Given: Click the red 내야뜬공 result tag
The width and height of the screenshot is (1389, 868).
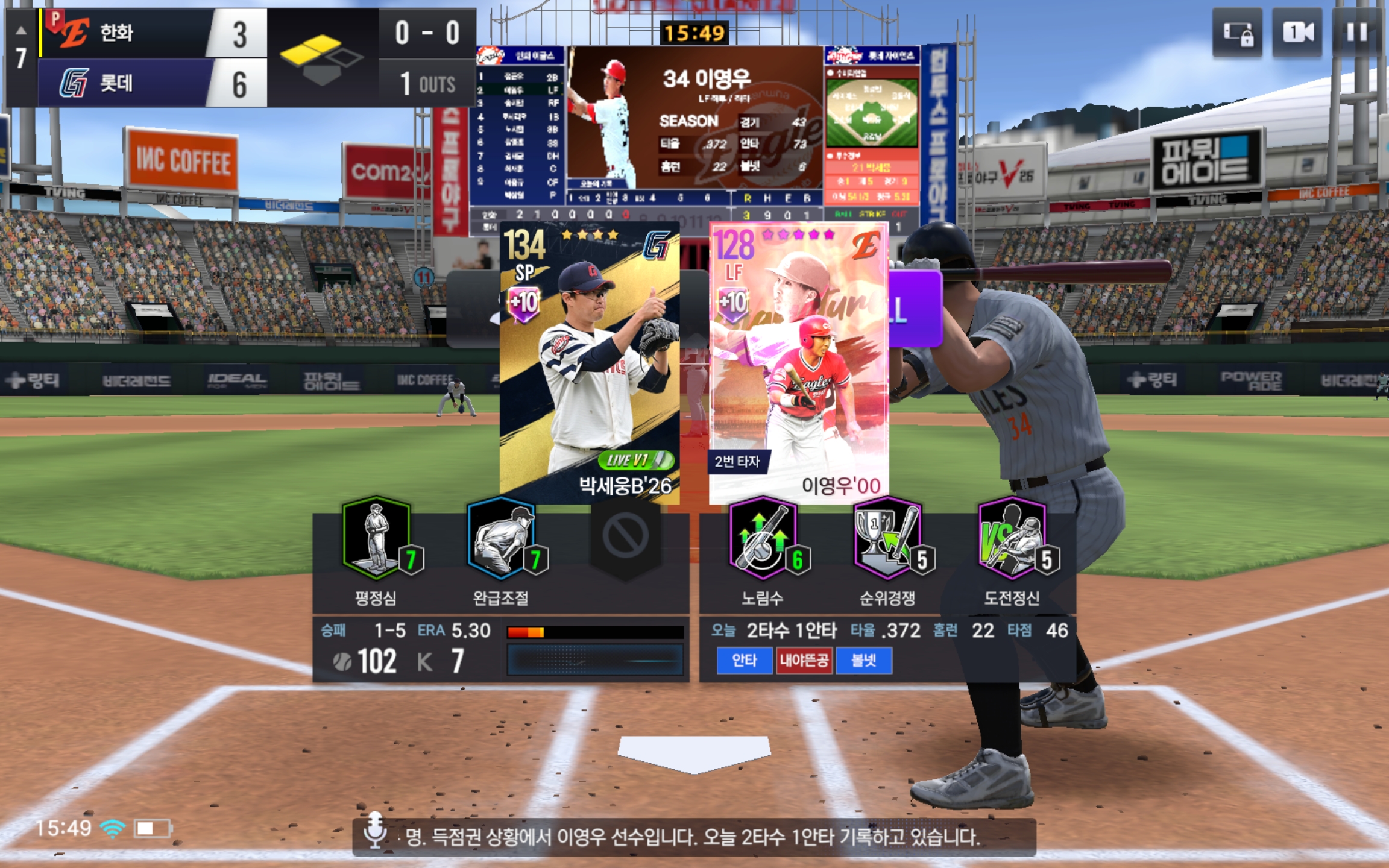Looking at the screenshot, I should pyautogui.click(x=804, y=661).
